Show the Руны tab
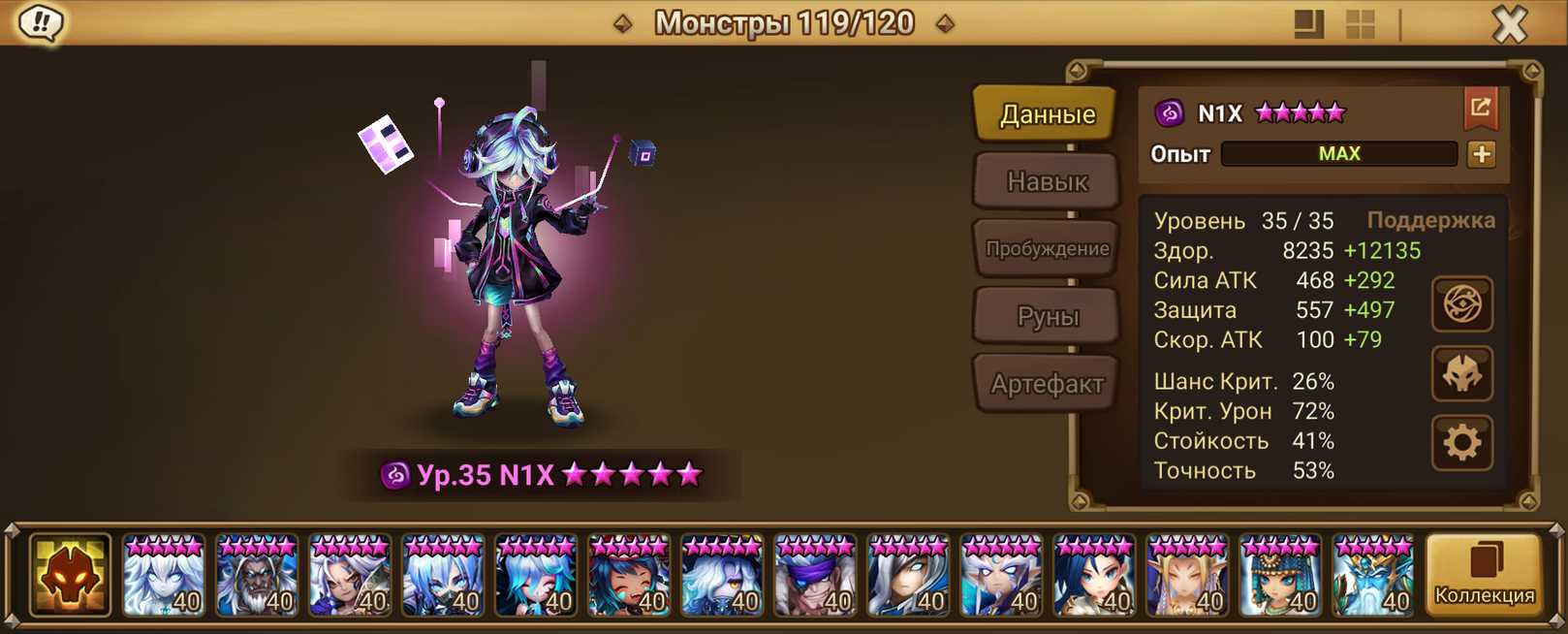Screen dimensions: 1568x634 (1047, 316)
